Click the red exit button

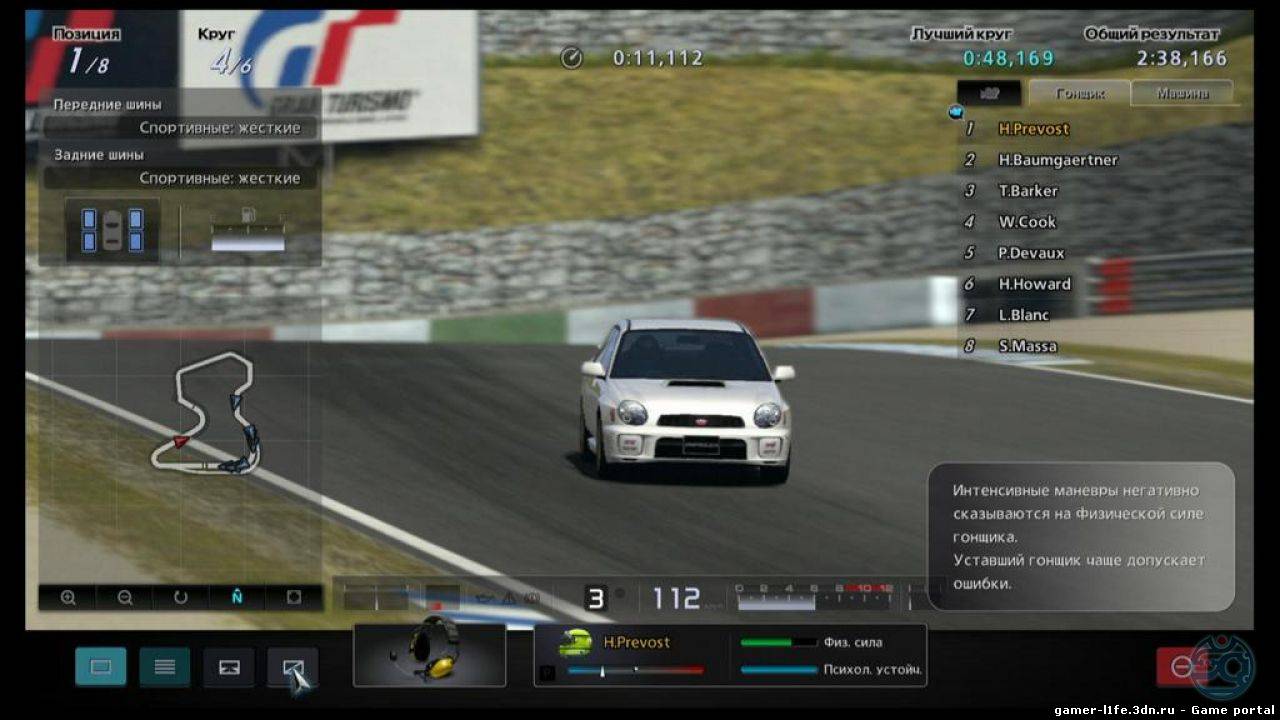click(1180, 667)
